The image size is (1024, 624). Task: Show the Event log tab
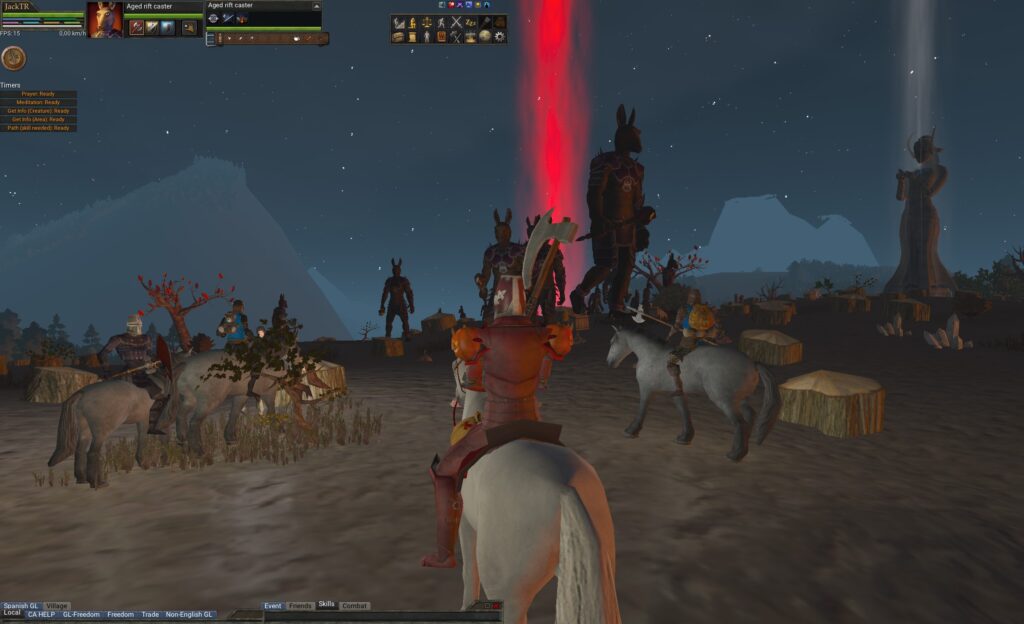pos(273,606)
